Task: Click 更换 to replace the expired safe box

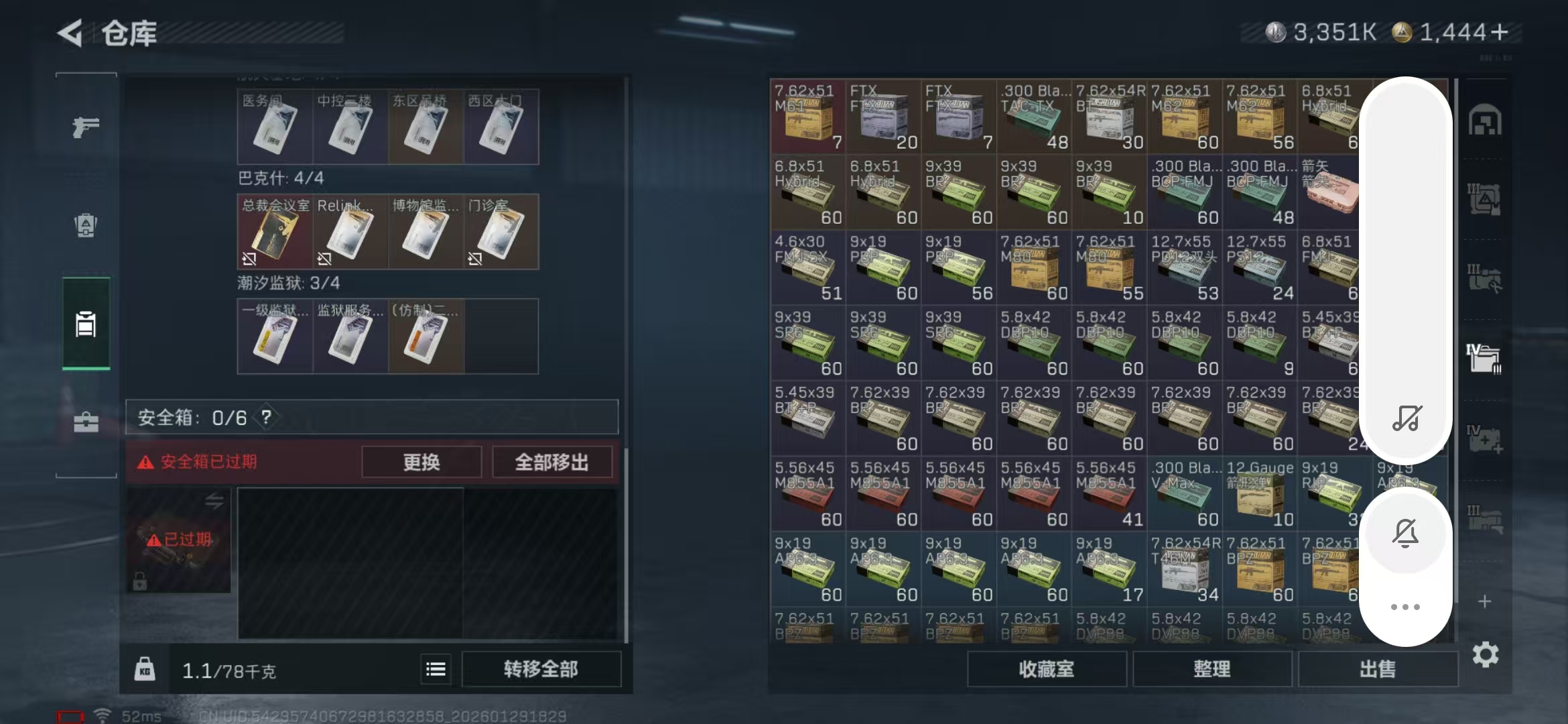Action: [421, 462]
